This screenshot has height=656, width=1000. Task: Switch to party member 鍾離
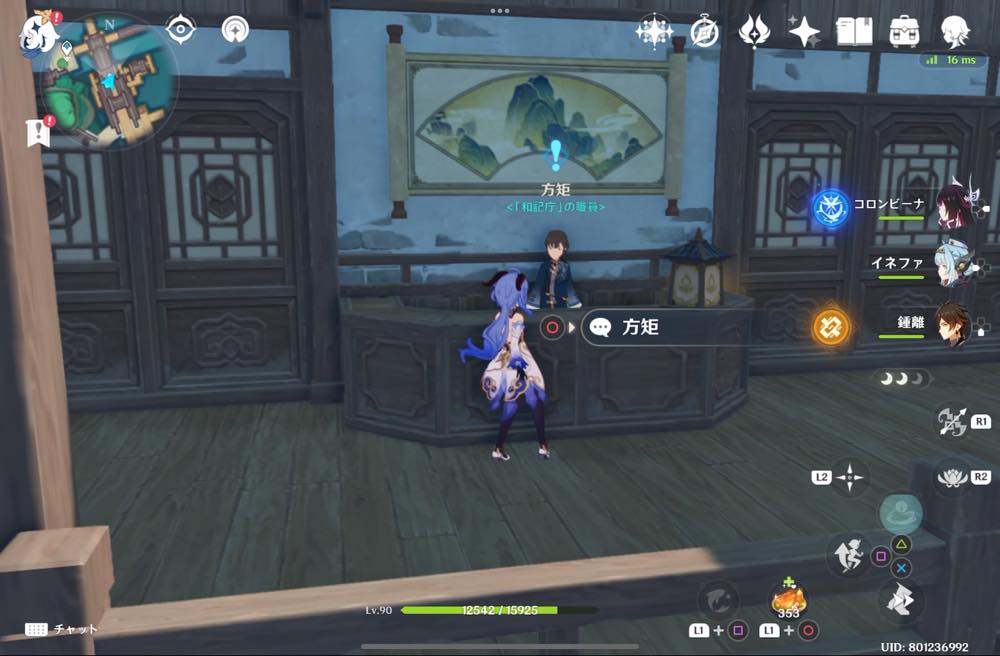pos(953,324)
